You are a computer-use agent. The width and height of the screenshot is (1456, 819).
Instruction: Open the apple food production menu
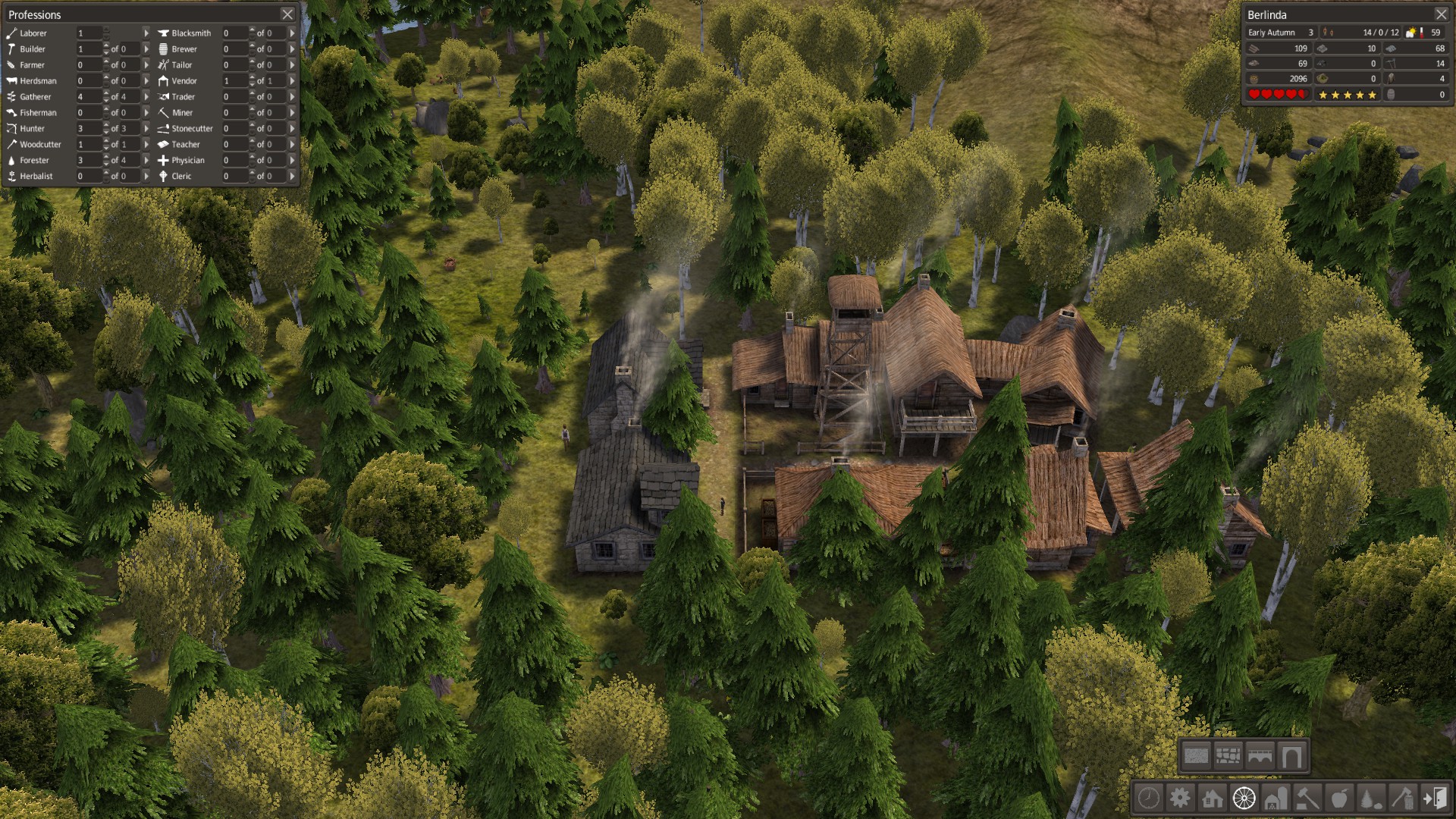[1339, 798]
